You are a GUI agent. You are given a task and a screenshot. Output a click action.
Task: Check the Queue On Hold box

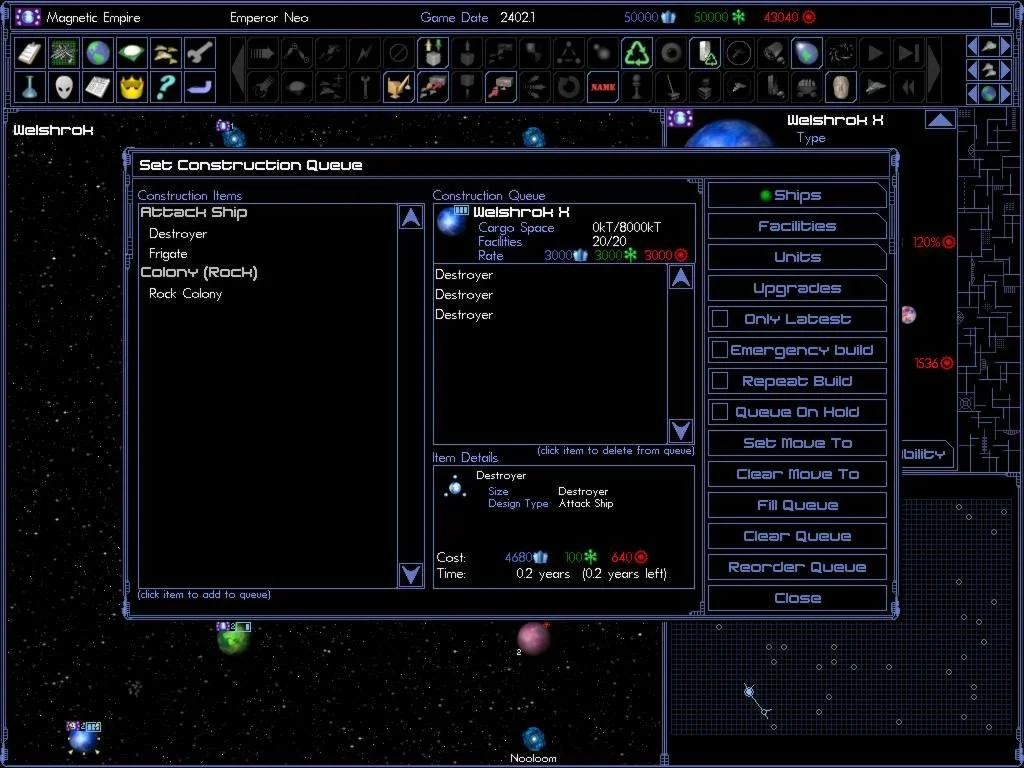[x=720, y=412]
